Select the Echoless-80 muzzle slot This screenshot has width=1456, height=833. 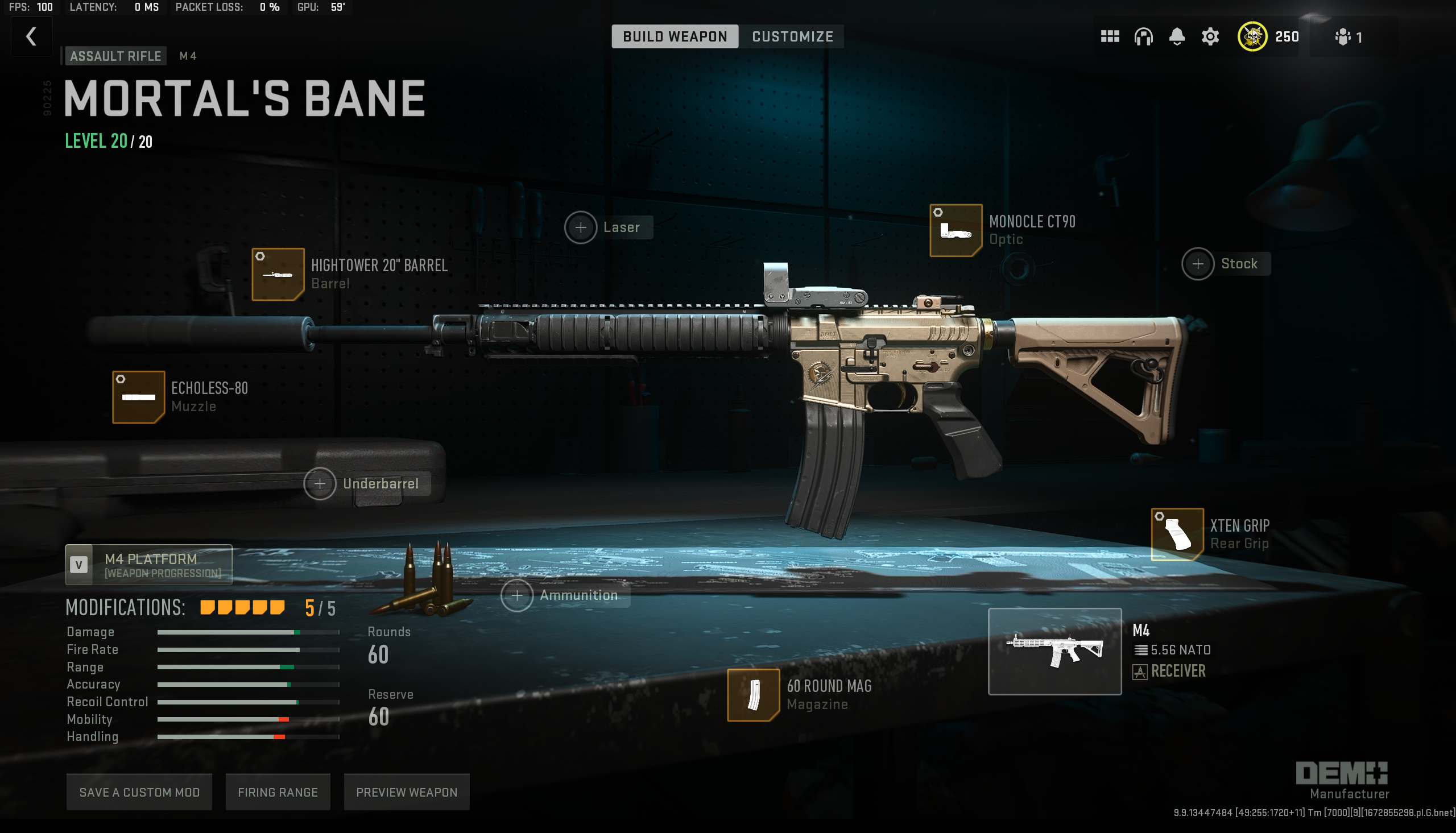138,397
